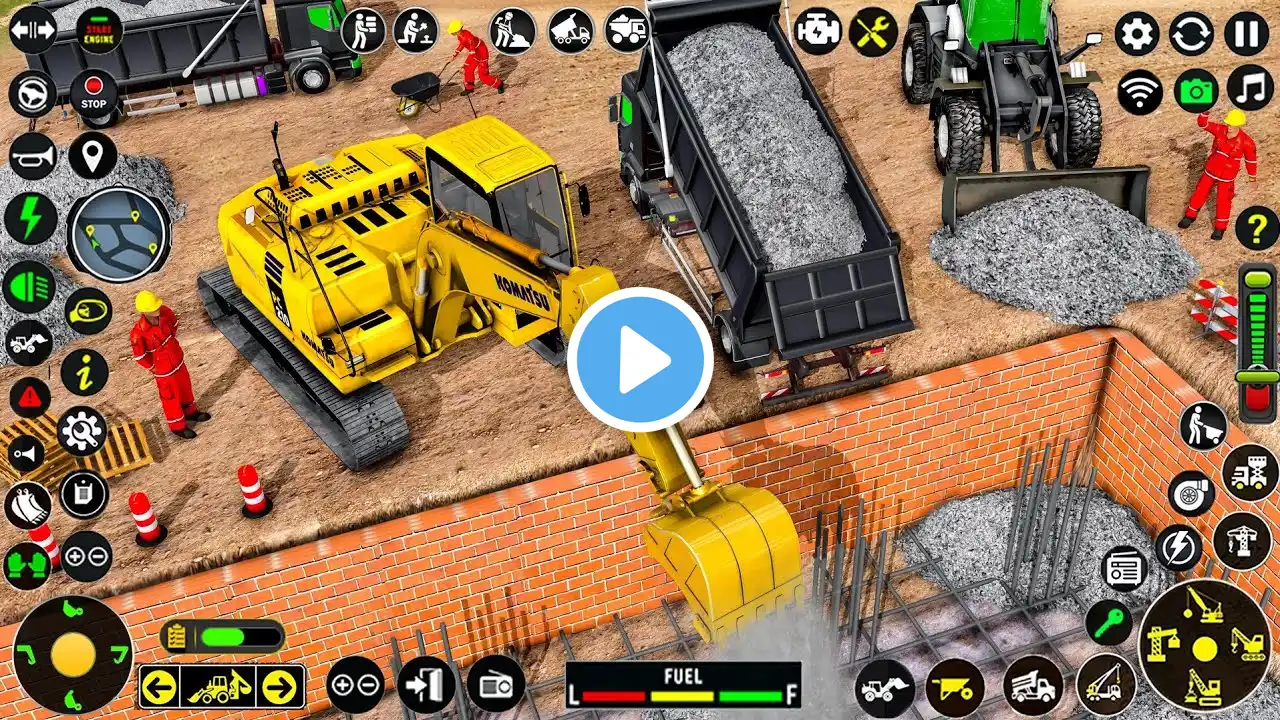Take a screenshot with the green camera
This screenshot has height=720, width=1280.
click(1195, 92)
